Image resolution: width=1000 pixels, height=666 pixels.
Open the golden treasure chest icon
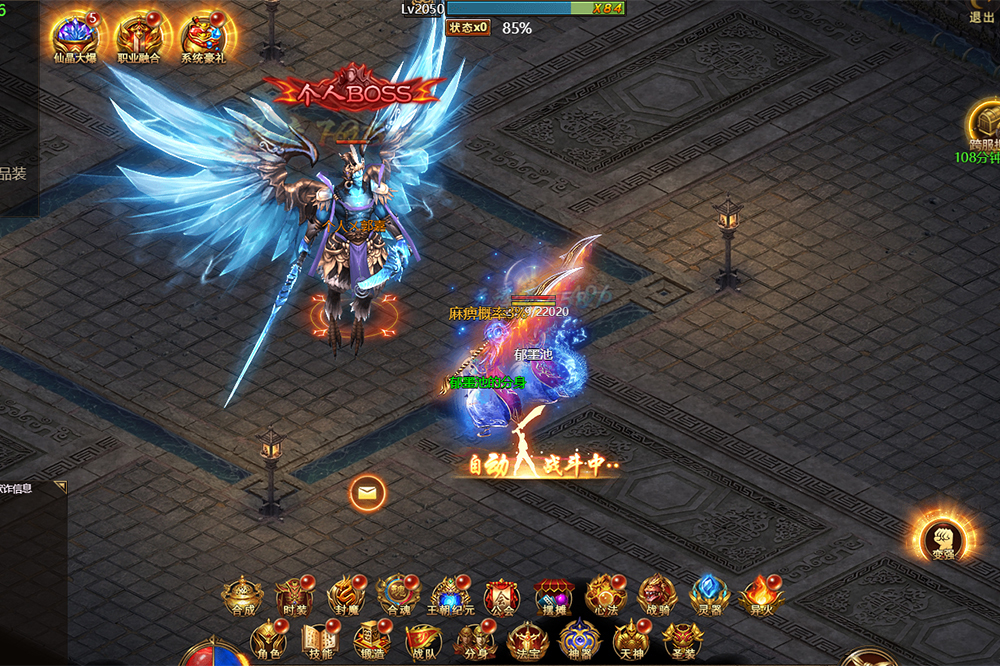tap(985, 123)
